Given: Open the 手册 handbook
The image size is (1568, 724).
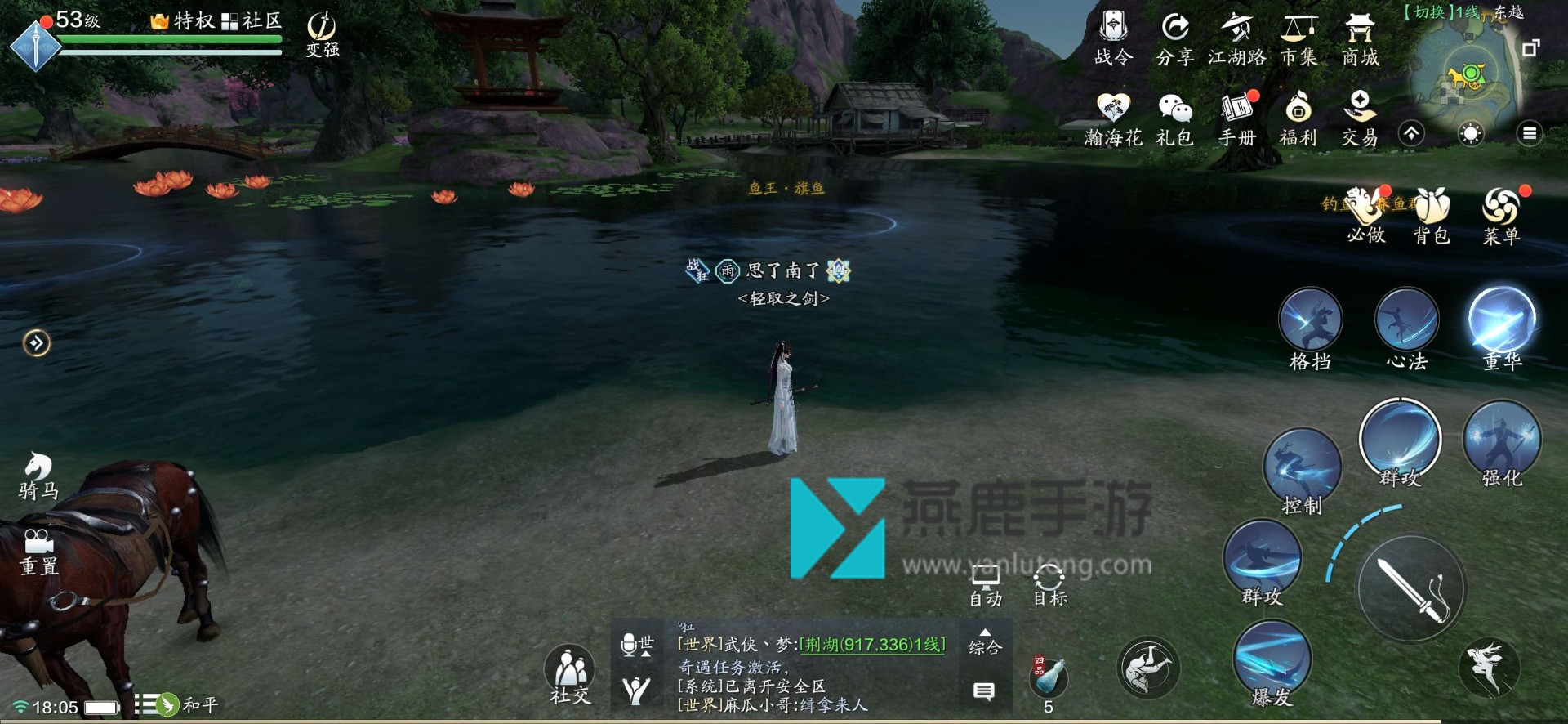Looking at the screenshot, I should [1236, 118].
